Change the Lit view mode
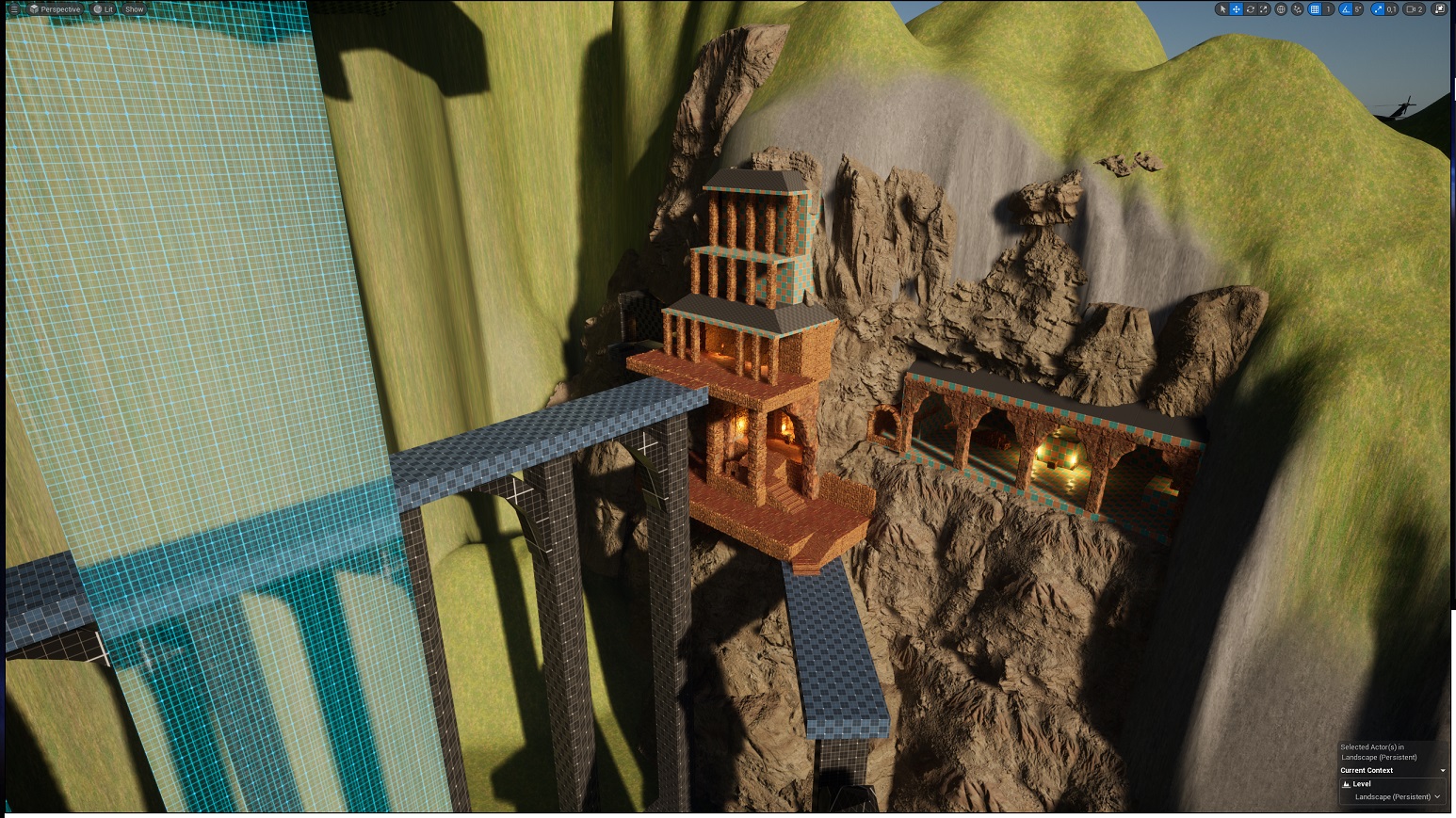 tap(104, 9)
